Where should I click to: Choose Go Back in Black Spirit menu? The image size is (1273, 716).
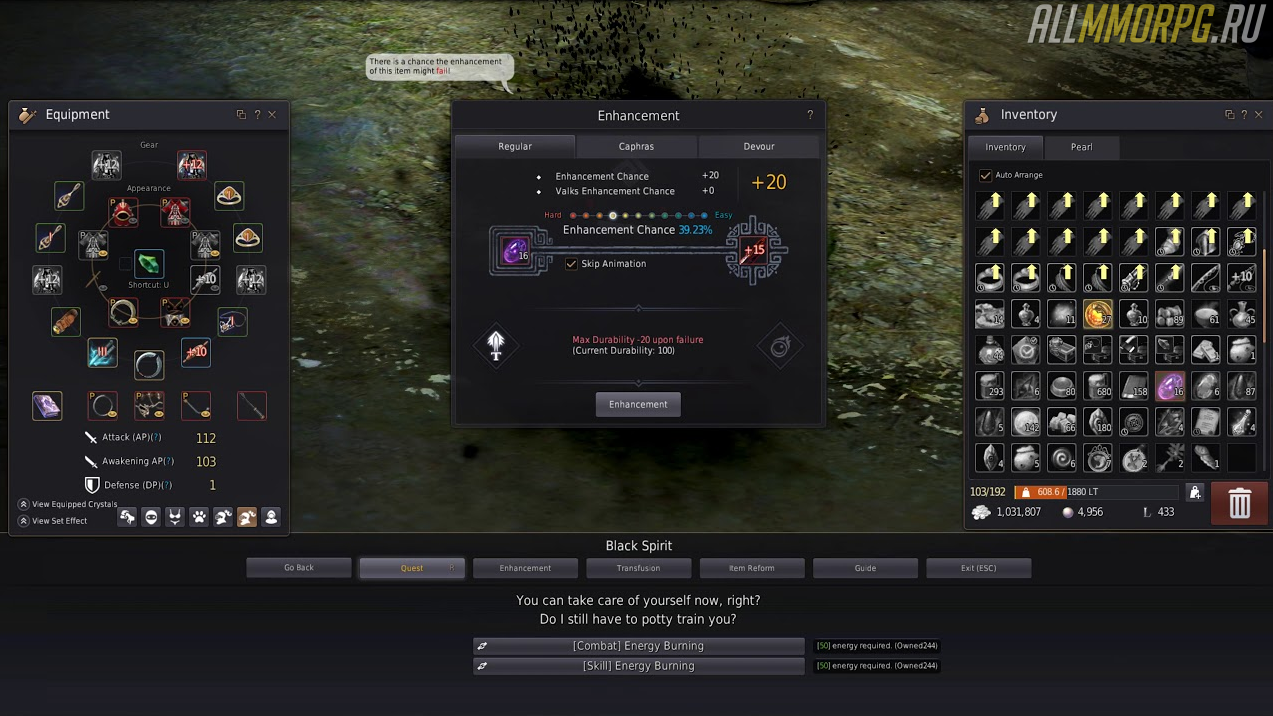tap(299, 568)
